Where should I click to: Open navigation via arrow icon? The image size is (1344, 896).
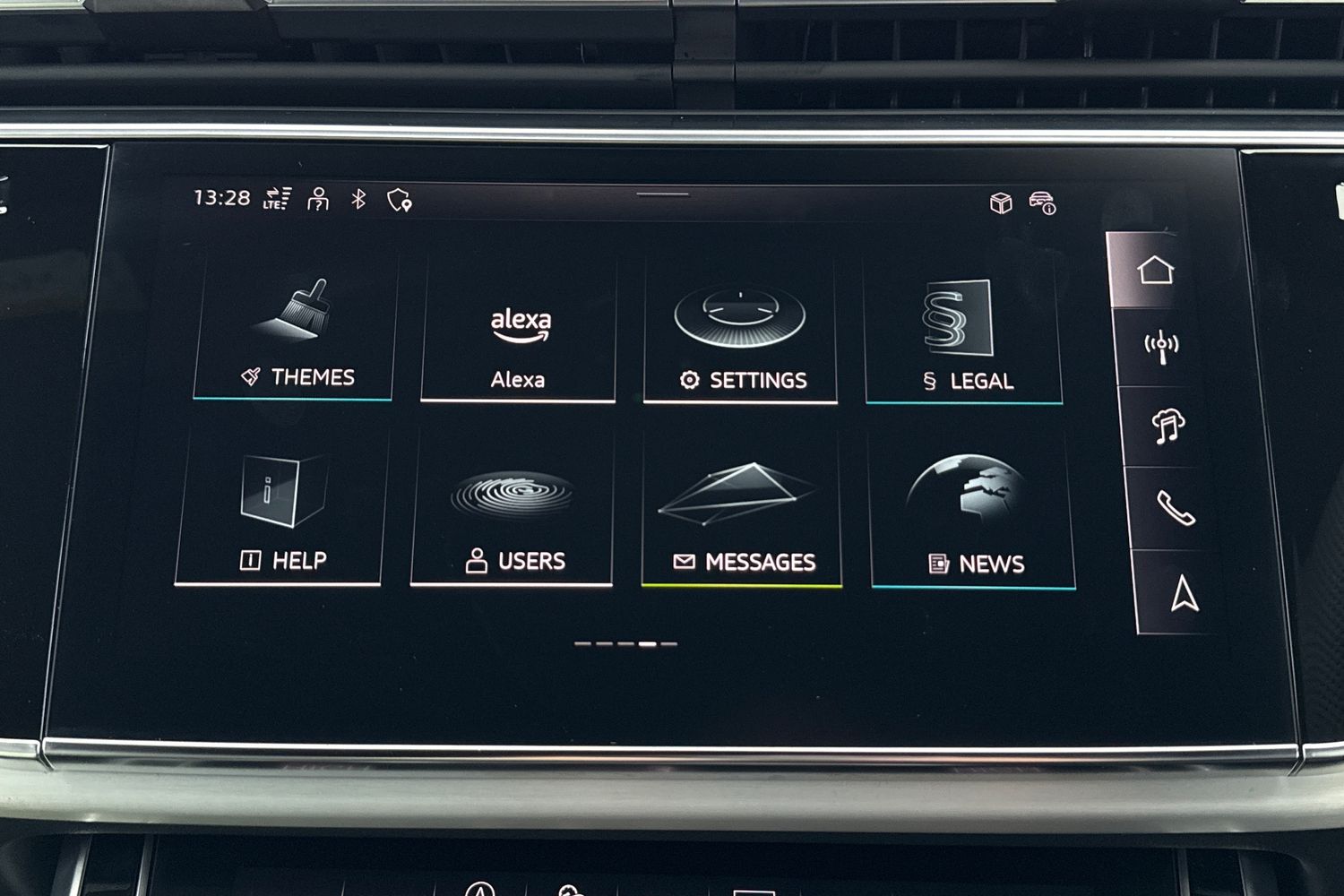point(1185,593)
